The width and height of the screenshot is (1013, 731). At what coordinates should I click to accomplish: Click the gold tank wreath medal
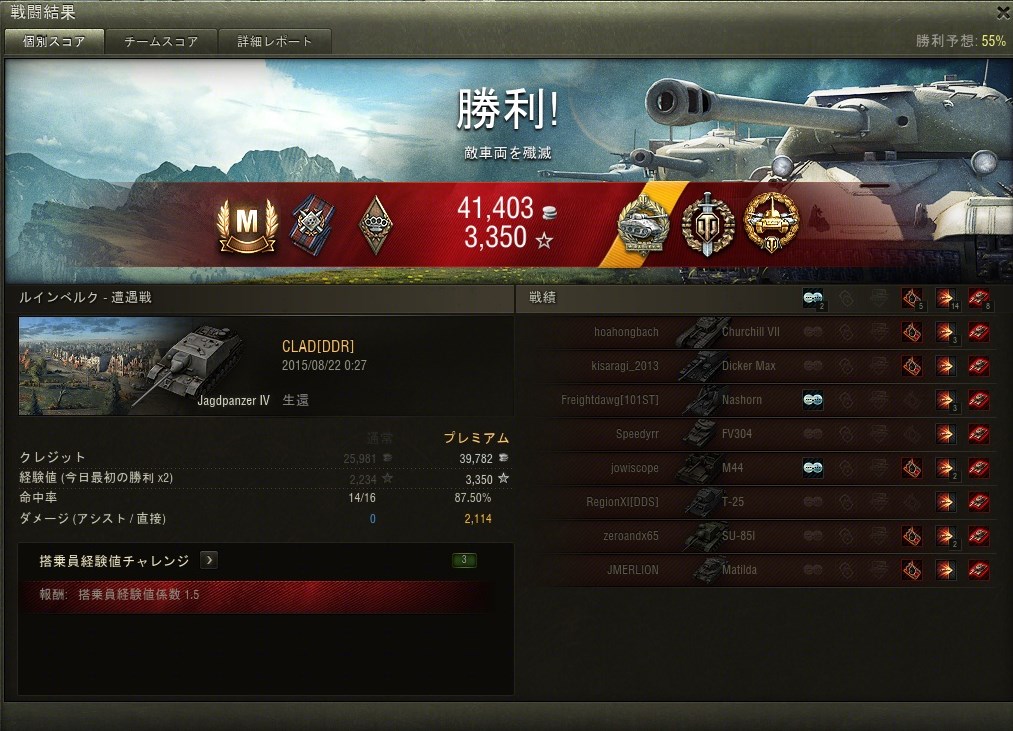tap(772, 224)
